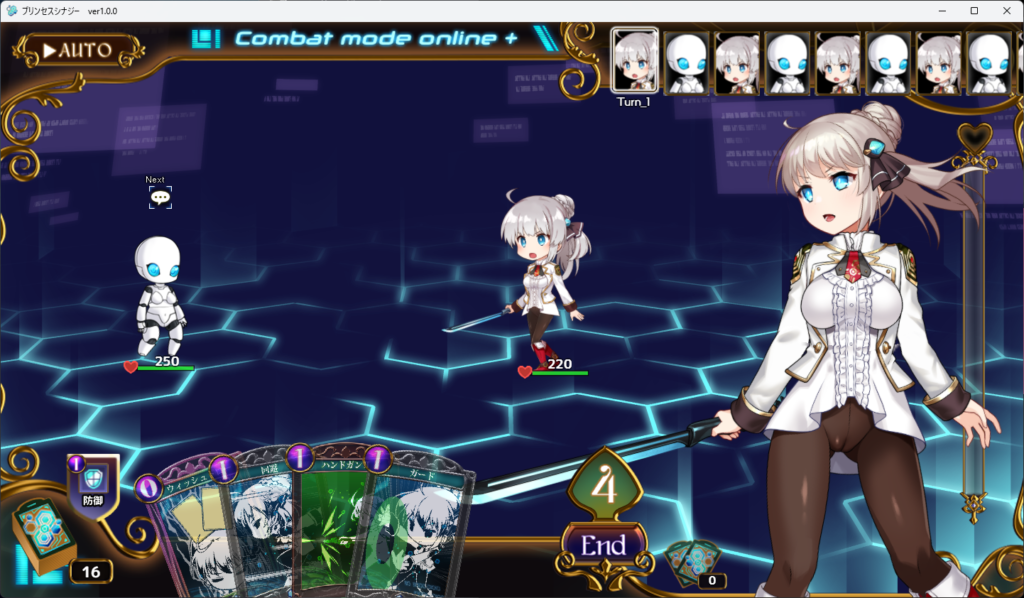Select the Turn_1 portrait in turn order
Viewport: 1024px width, 598px height.
coord(634,62)
